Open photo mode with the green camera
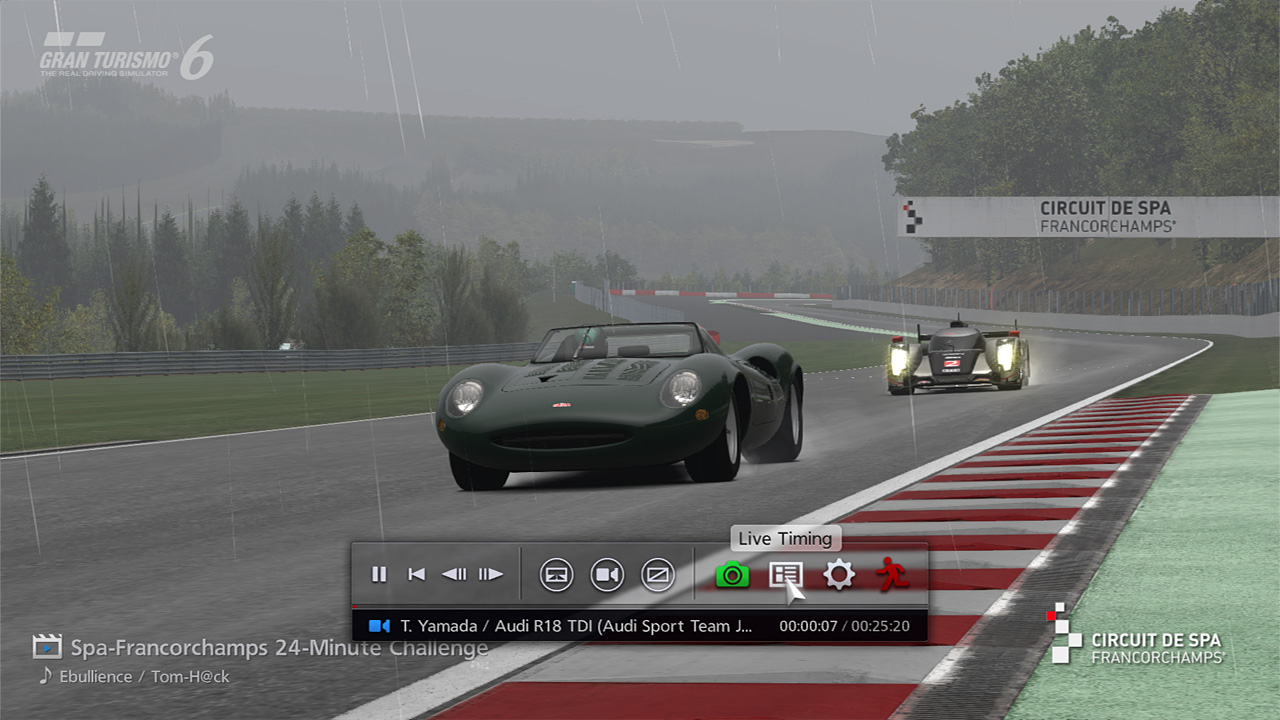This screenshot has width=1280, height=720. (732, 574)
